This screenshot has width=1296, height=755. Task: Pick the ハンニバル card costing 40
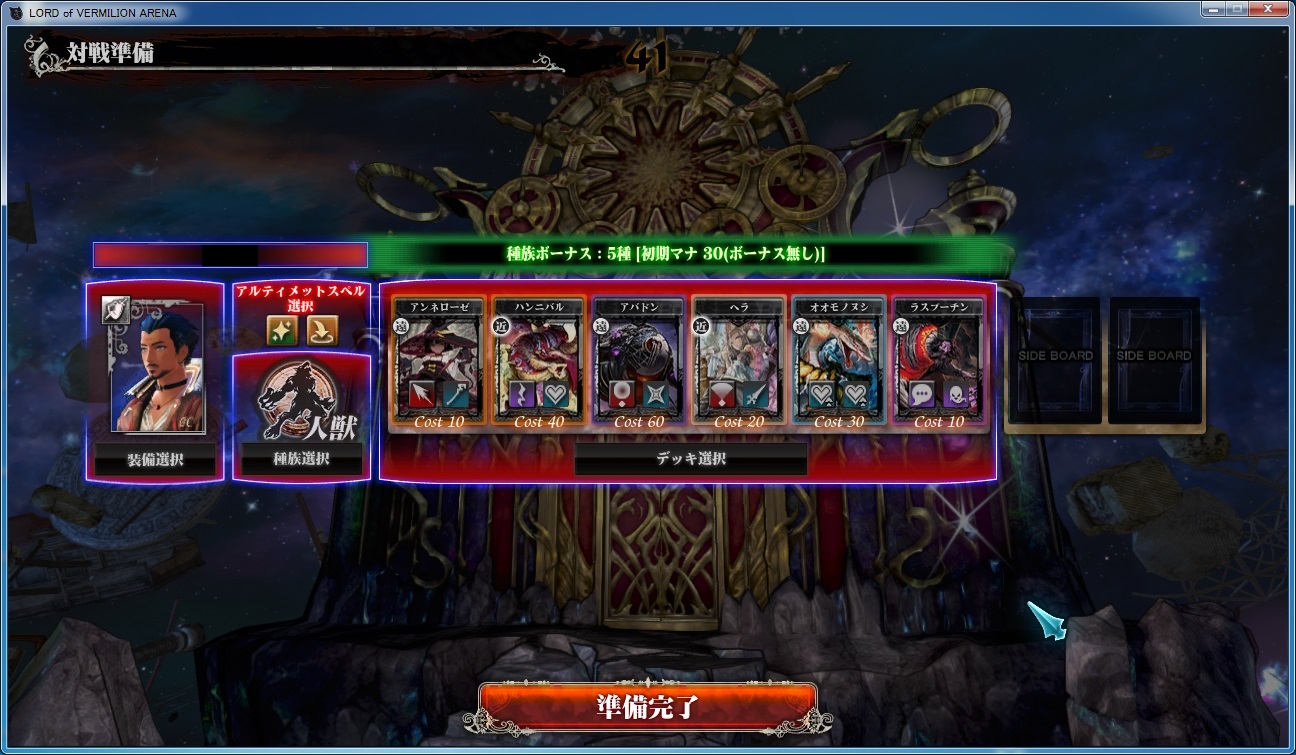(x=539, y=362)
